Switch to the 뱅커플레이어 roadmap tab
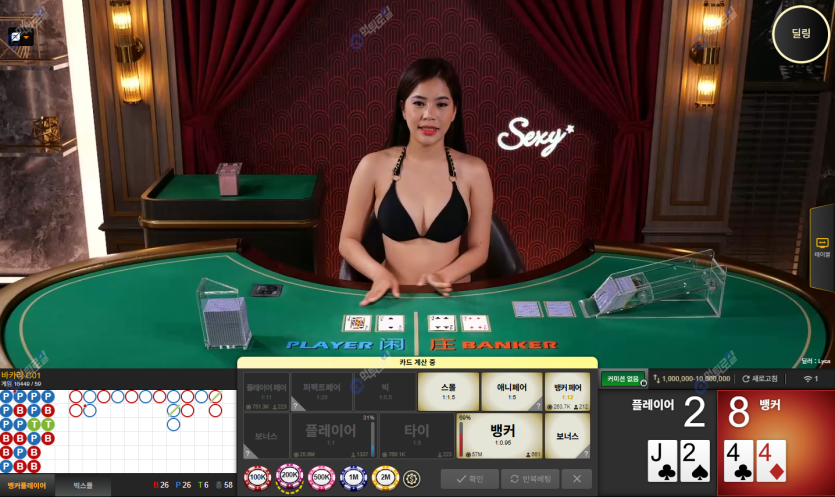Screen dimensions: 835x497 coord(27,485)
